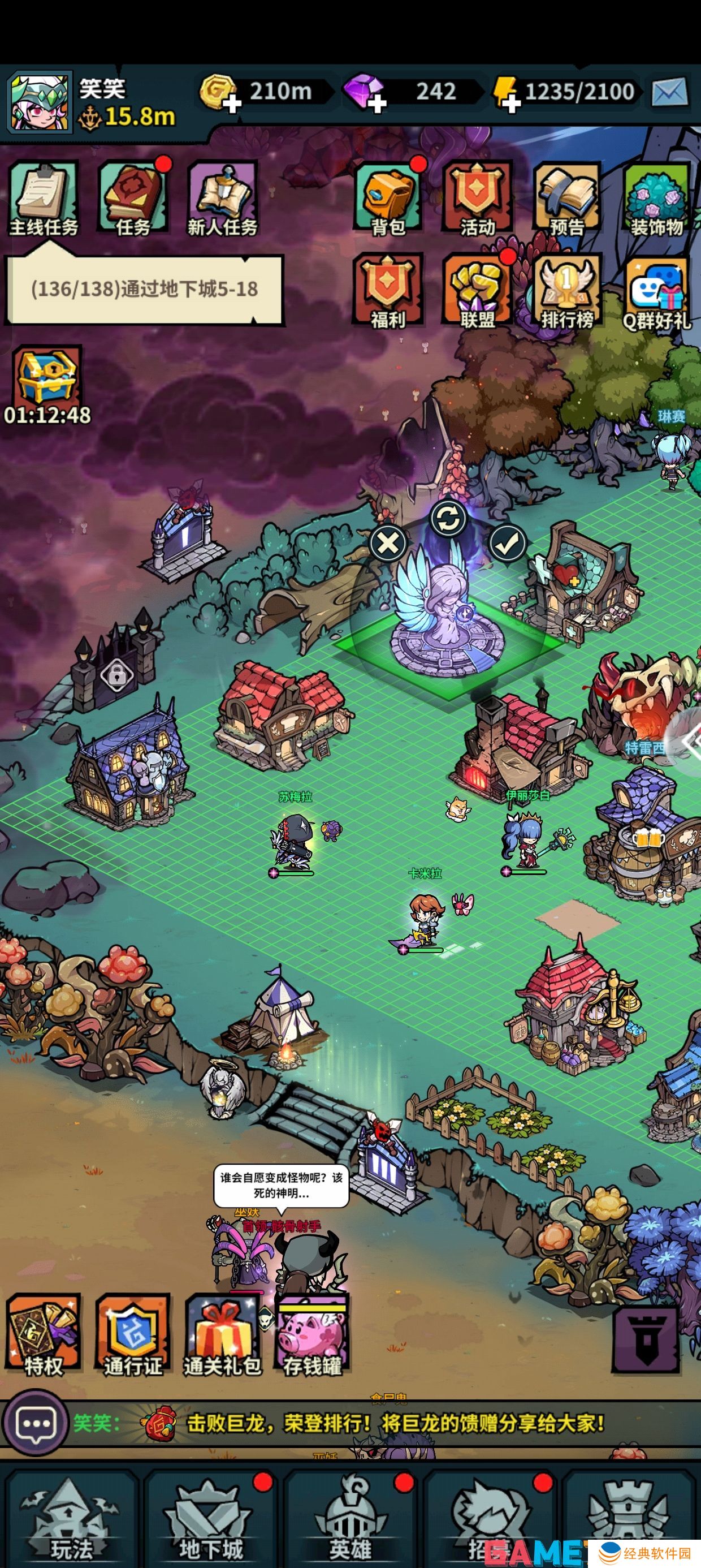This screenshot has width=701, height=1568.
Task: Open the 存钱罐 piggy bank
Action: click(313, 1336)
